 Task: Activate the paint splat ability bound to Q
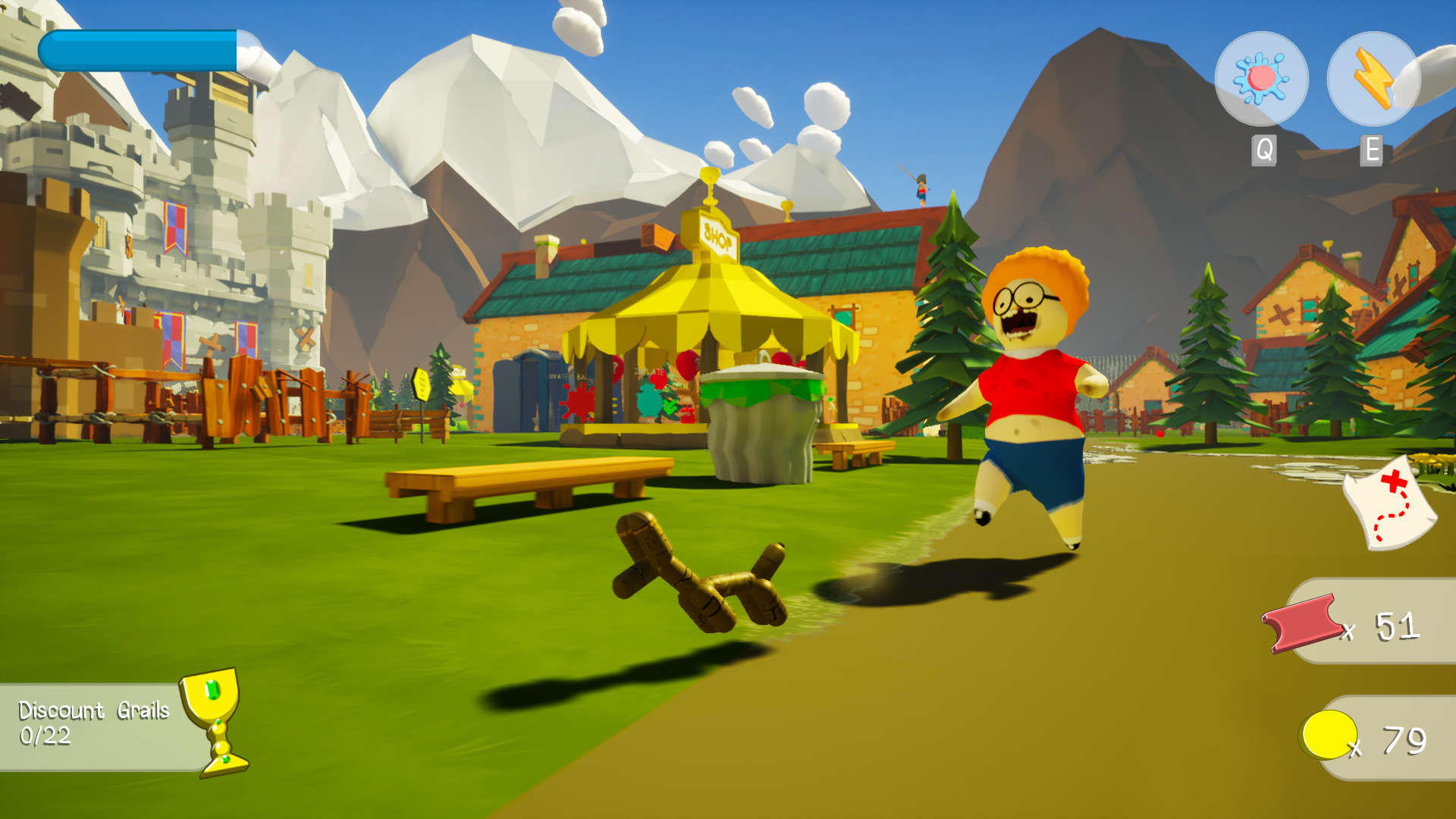tap(1262, 80)
